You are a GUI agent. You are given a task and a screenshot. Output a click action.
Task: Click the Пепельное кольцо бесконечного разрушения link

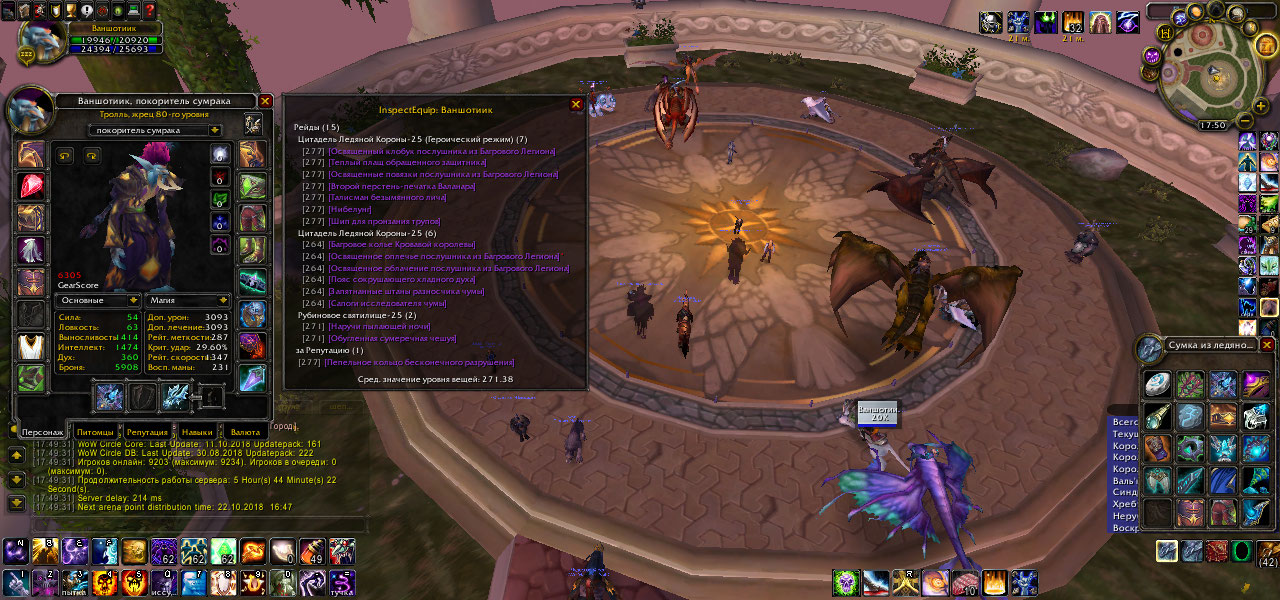tap(421, 362)
